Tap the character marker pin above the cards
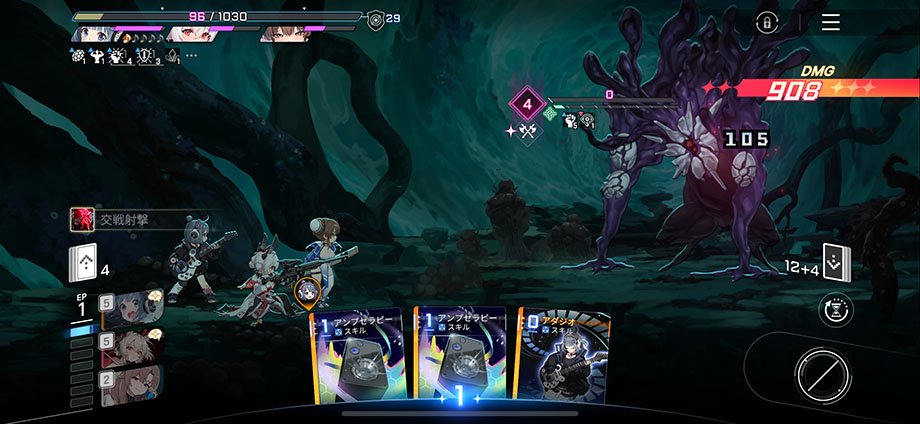 307,291
